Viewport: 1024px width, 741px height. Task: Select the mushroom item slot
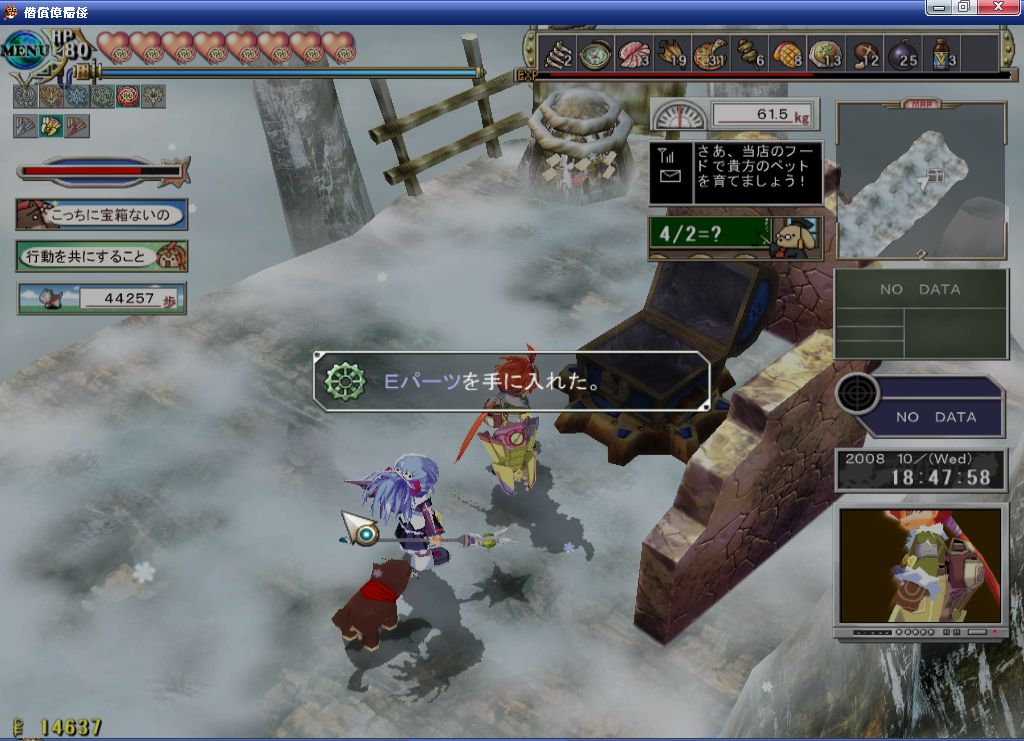[866, 53]
